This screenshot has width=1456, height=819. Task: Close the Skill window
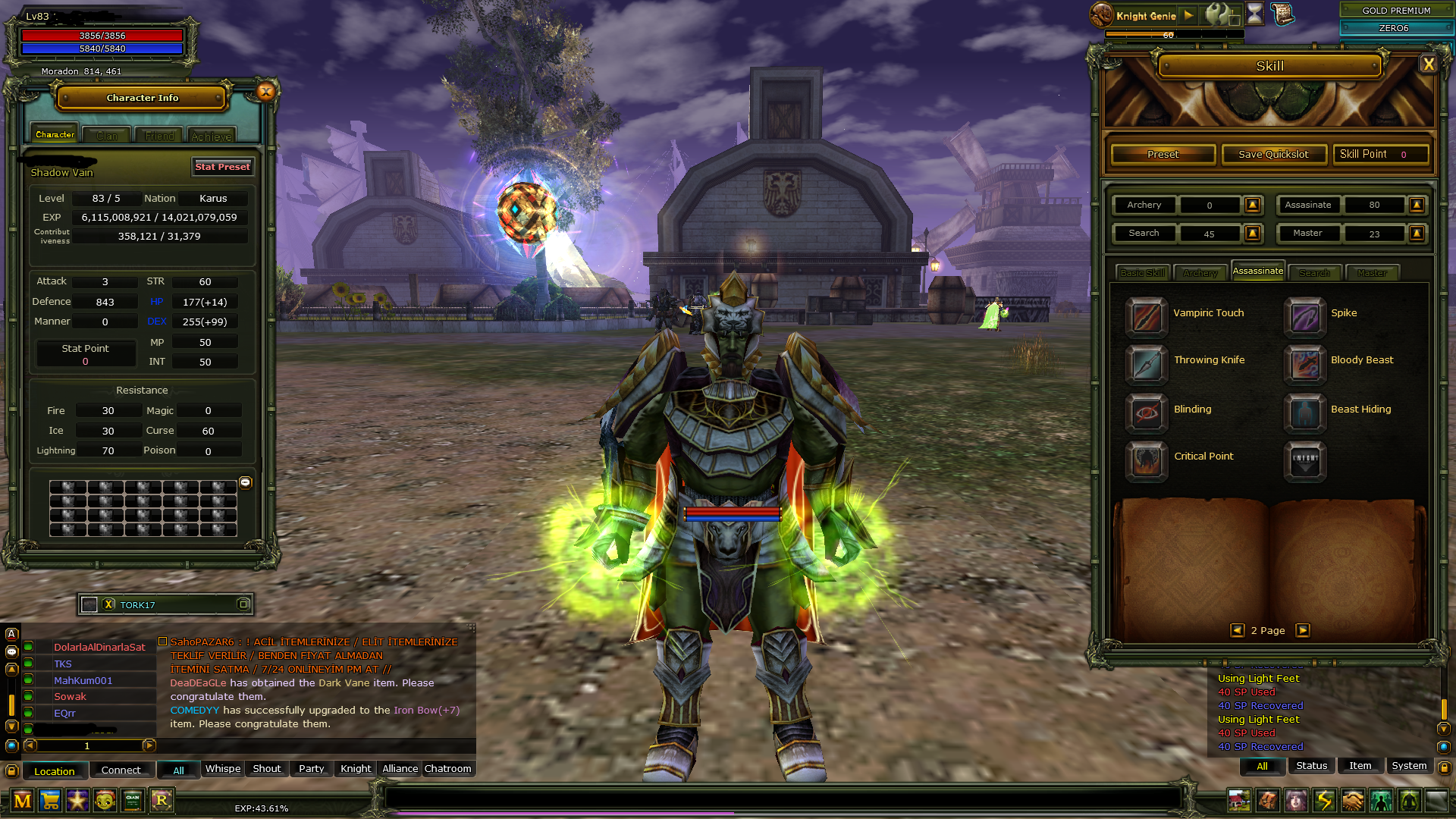tap(1429, 64)
